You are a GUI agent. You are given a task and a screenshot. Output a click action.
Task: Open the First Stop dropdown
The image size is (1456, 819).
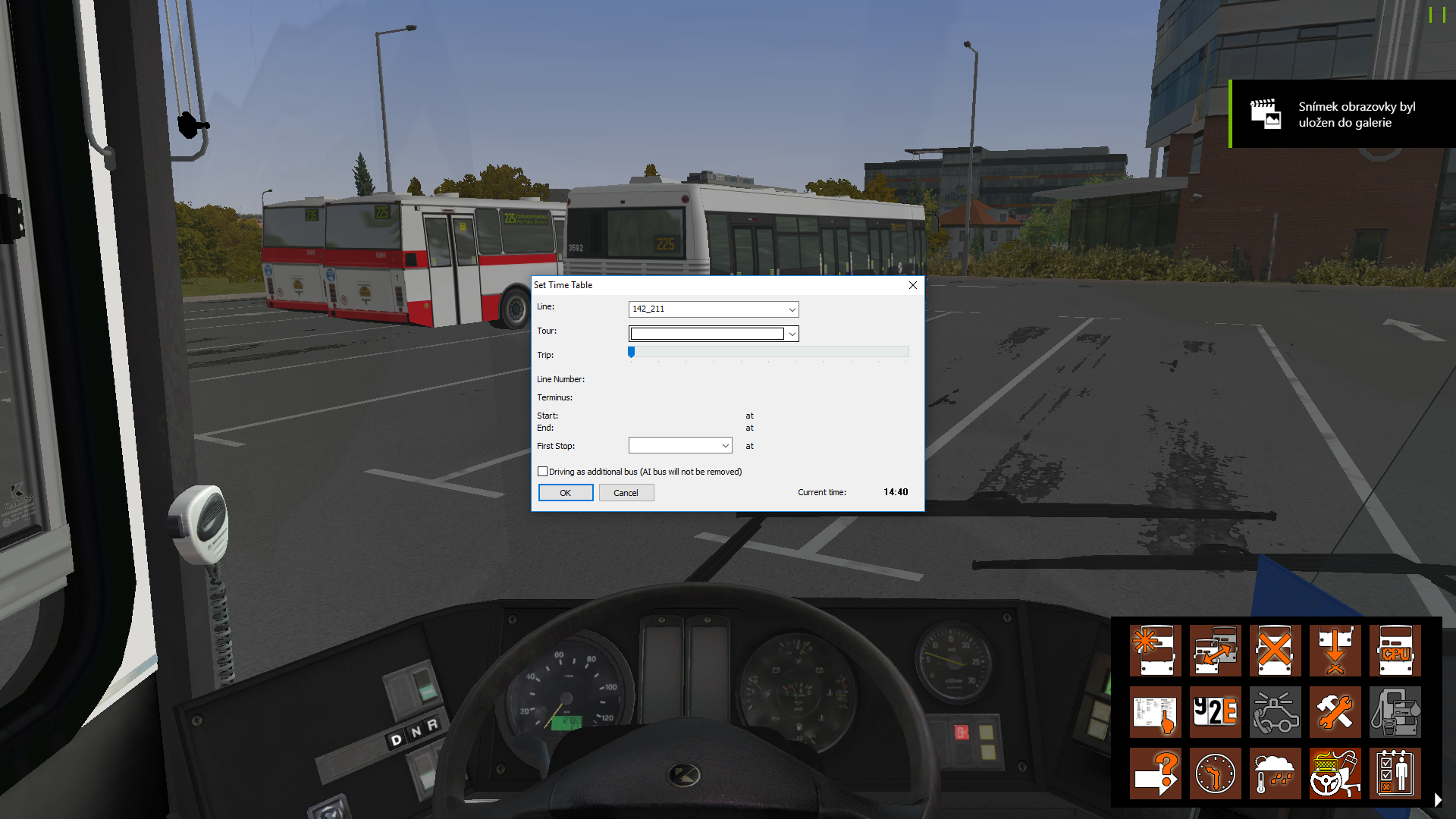(725, 446)
